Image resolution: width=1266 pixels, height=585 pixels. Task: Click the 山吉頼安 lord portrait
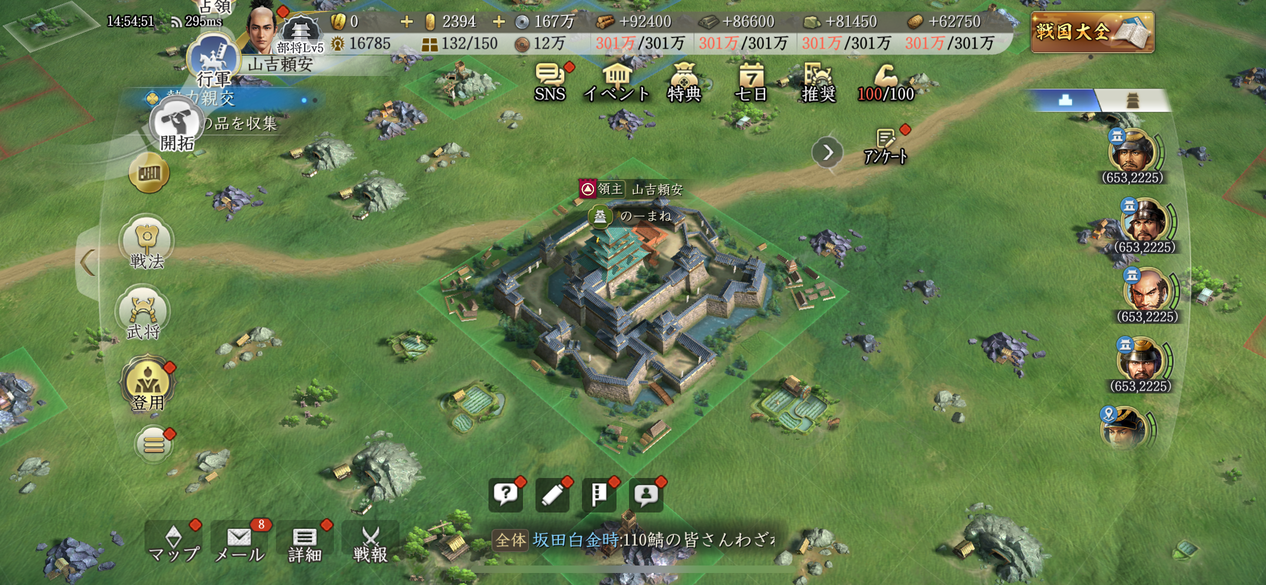262,28
